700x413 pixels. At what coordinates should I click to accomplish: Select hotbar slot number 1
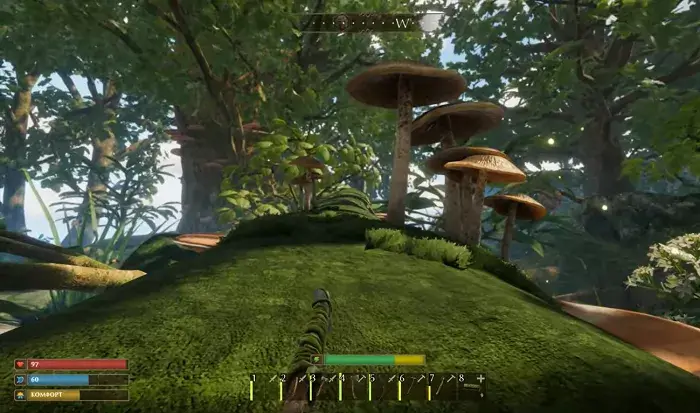click(264, 387)
